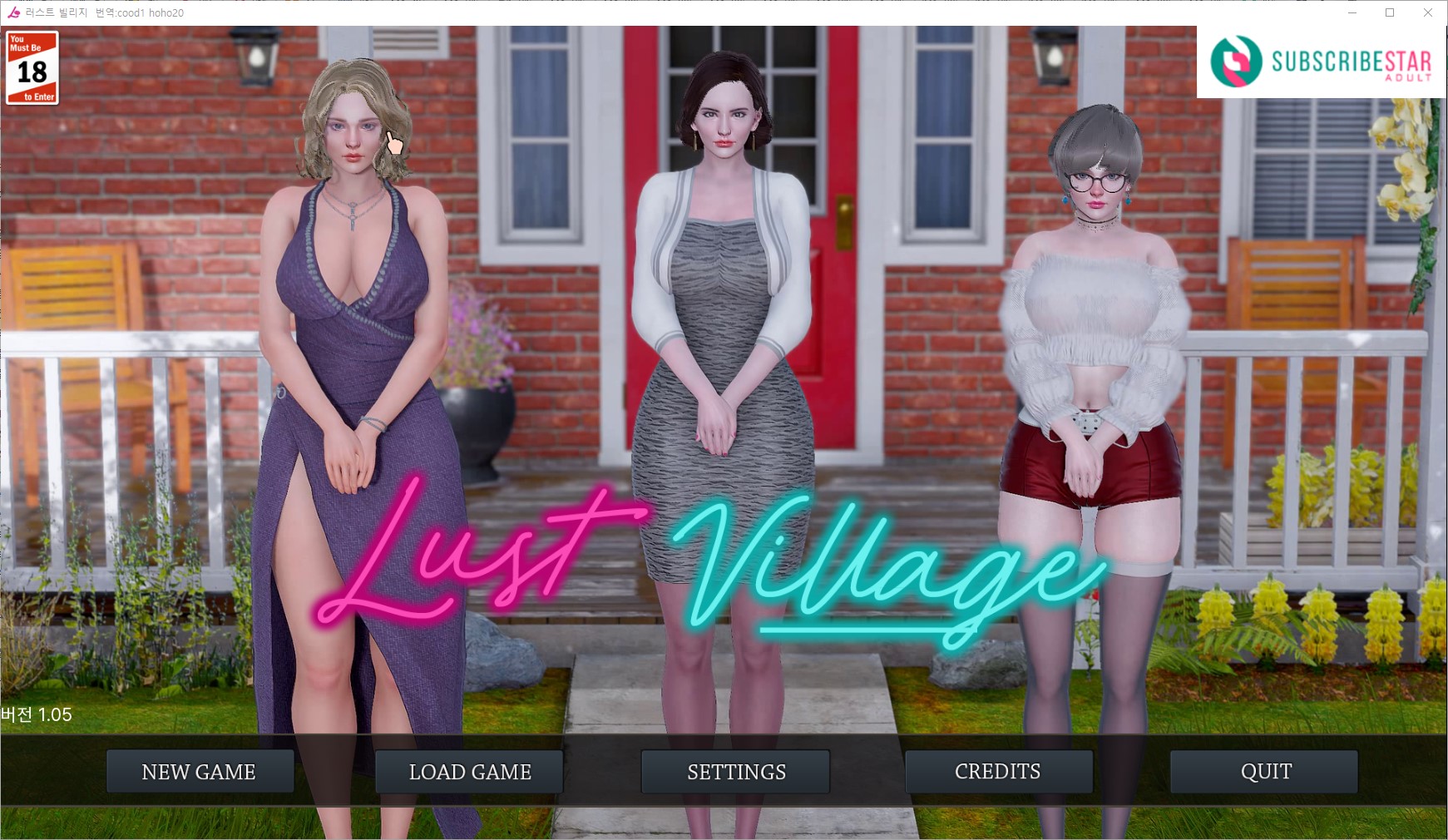This screenshot has height=840, width=1448.
Task: Open the SETTINGS menu
Action: [x=735, y=772]
